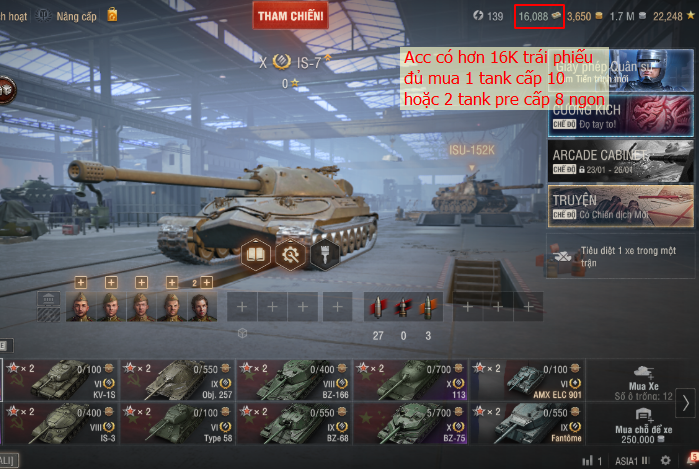Open the settings gear icon
Viewport: 699px width, 469px height.
tap(665, 461)
